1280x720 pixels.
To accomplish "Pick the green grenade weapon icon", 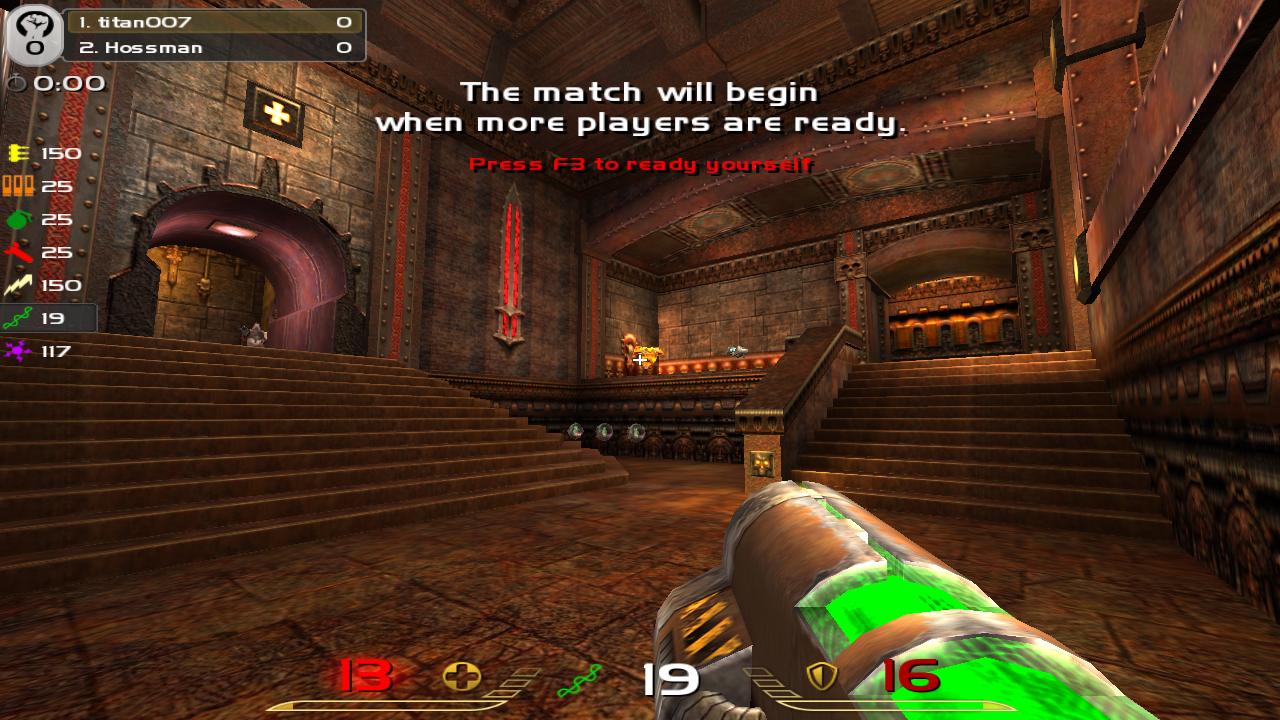I will [x=18, y=219].
